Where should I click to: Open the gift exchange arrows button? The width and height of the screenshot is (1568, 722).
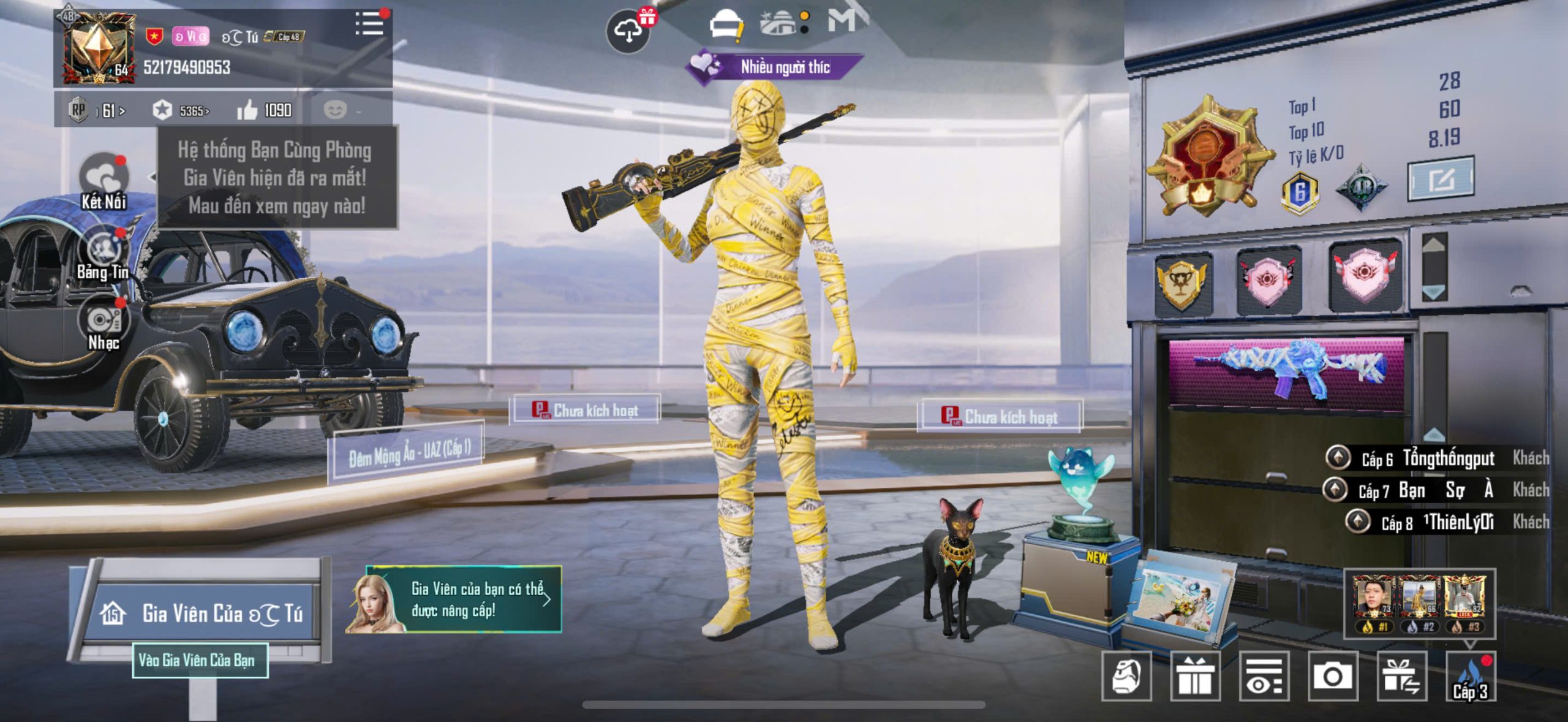tap(1401, 676)
